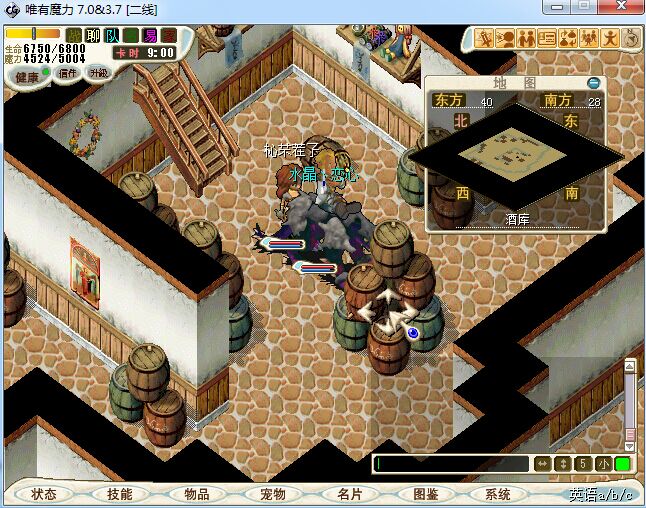The height and width of the screenshot is (508, 646).
Task: Open the 信件 mail button
Action: [68, 73]
